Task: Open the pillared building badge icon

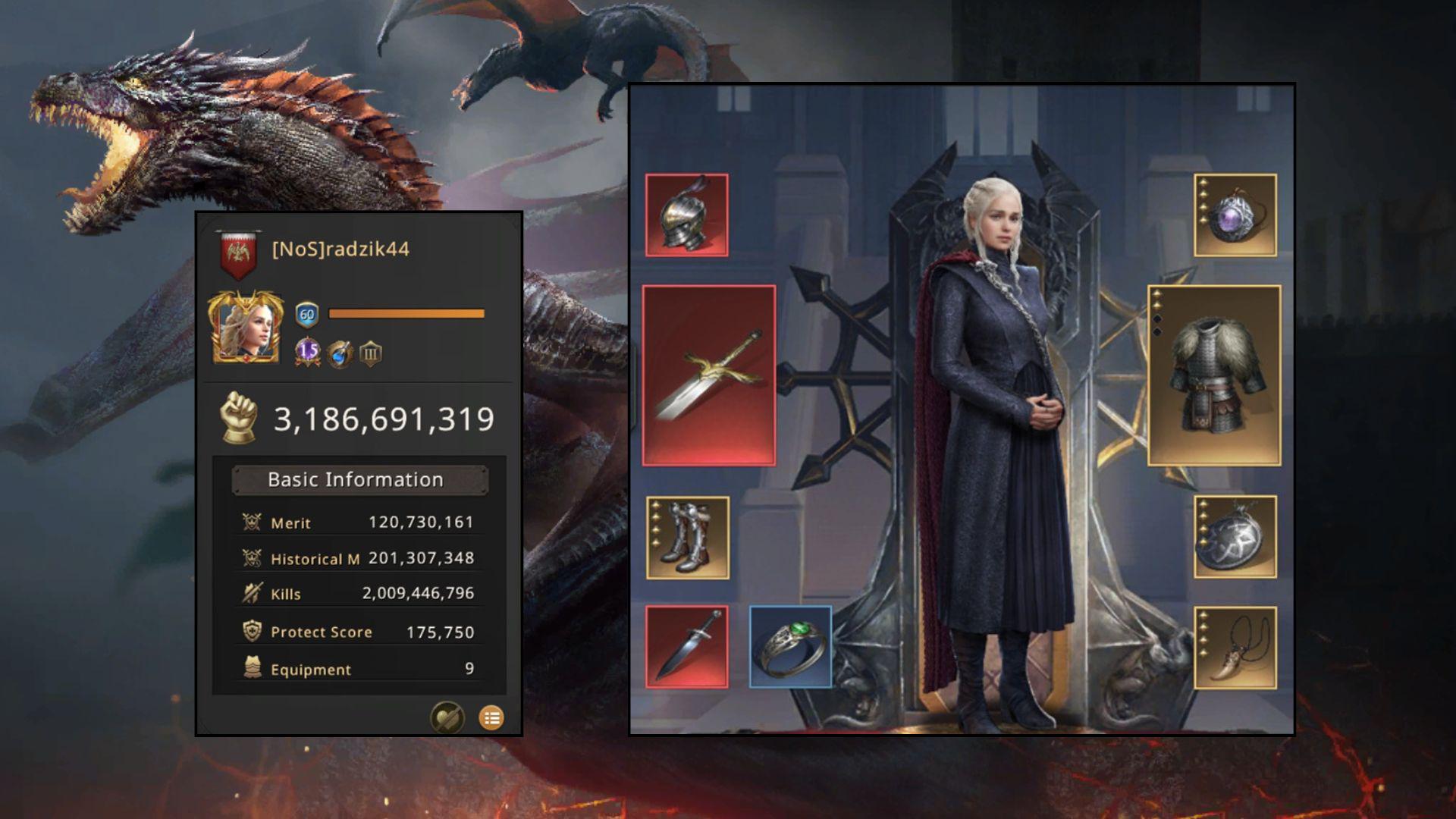Action: point(370,353)
